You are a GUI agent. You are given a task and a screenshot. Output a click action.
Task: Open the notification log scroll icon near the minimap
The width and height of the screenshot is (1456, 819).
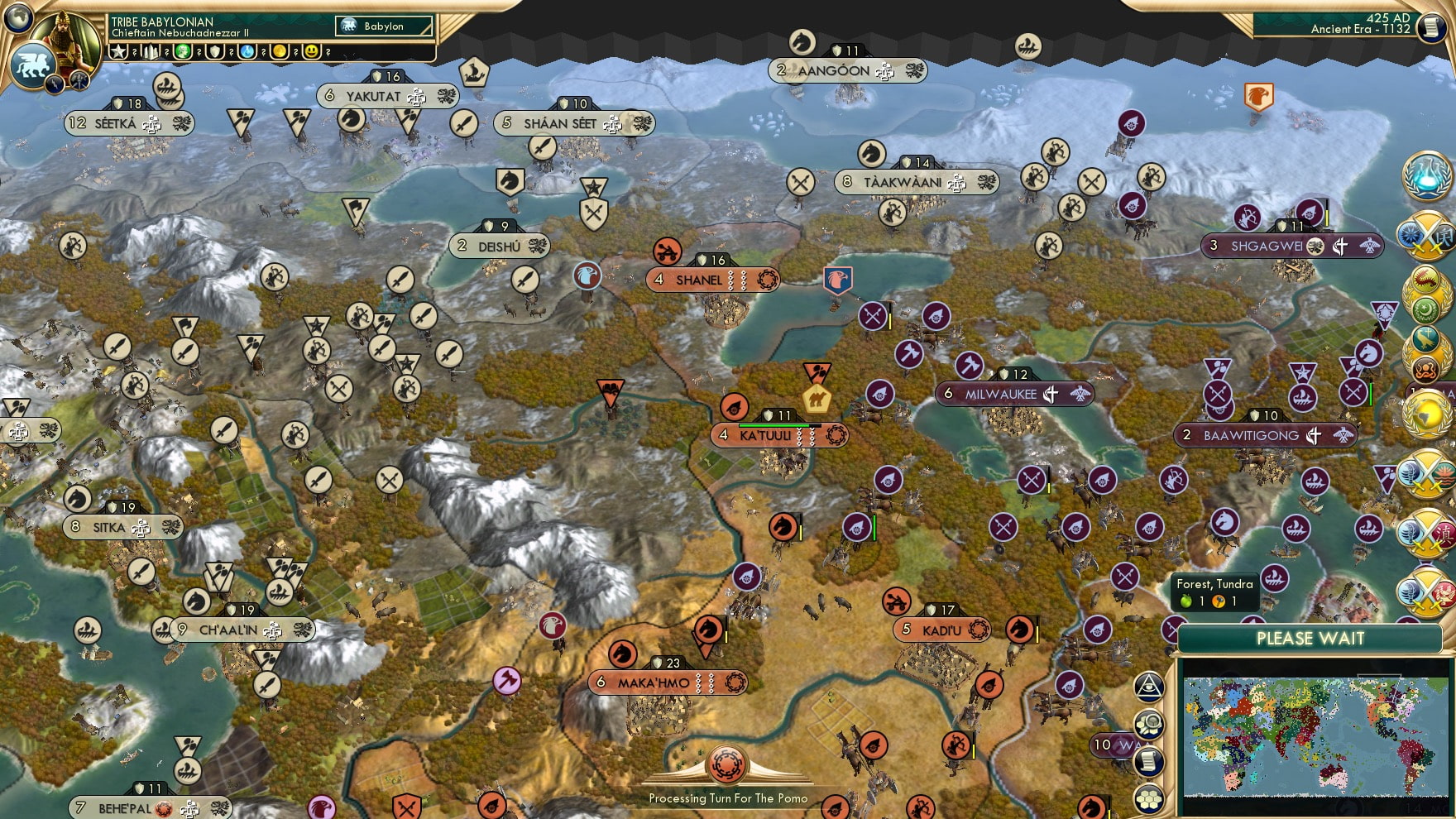coord(1148,761)
